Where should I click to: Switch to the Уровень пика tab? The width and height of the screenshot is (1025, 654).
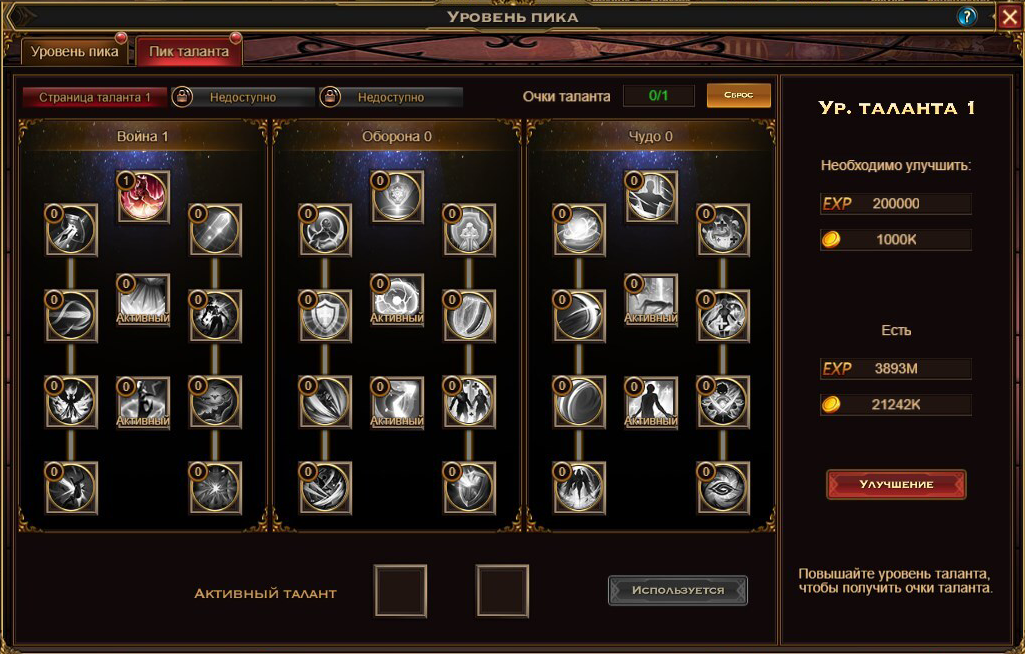tap(74, 51)
